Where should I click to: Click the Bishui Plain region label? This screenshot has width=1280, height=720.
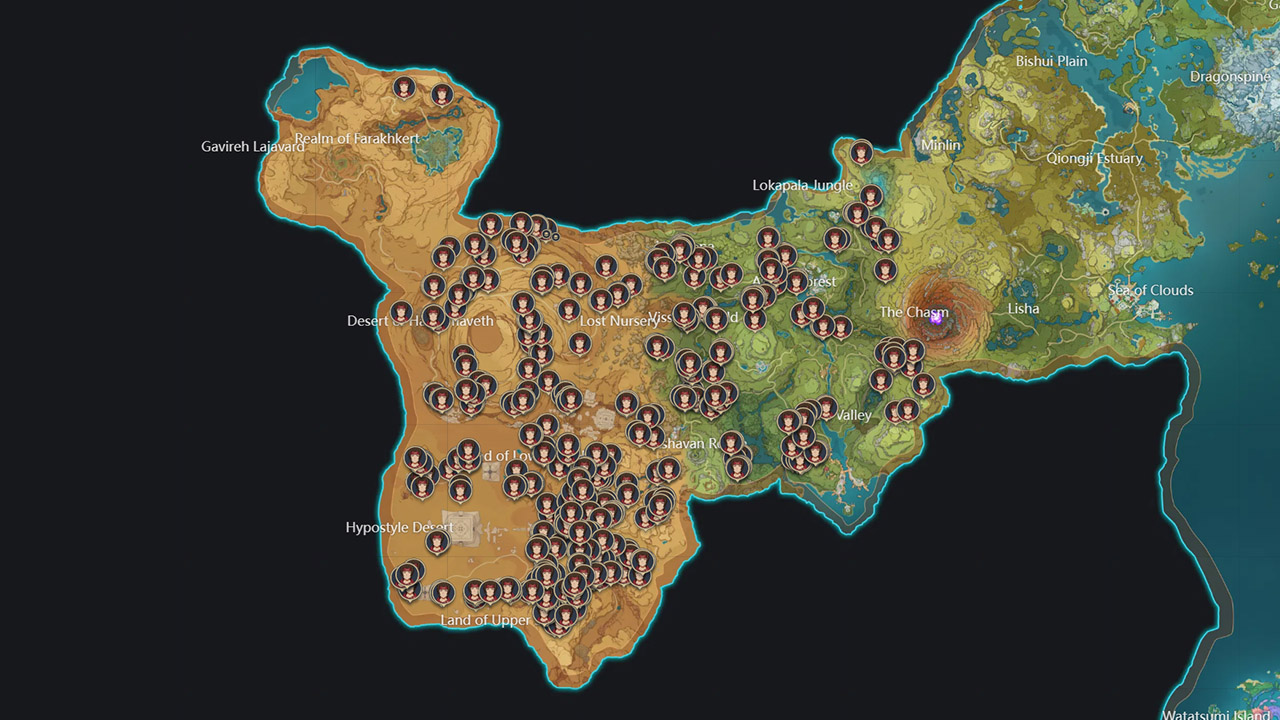[x=1051, y=61]
